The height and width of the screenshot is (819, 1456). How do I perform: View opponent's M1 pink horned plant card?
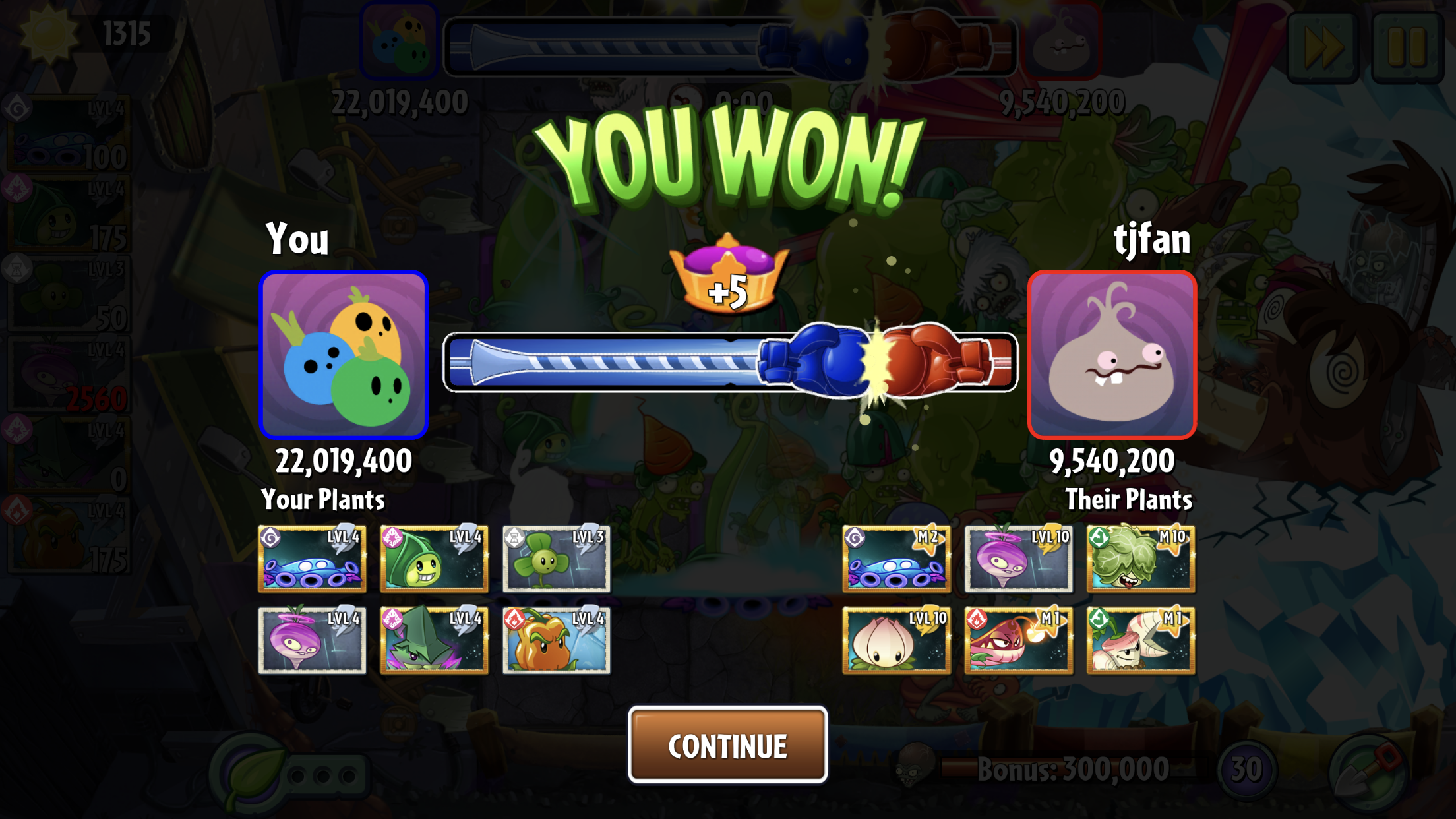[1140, 640]
